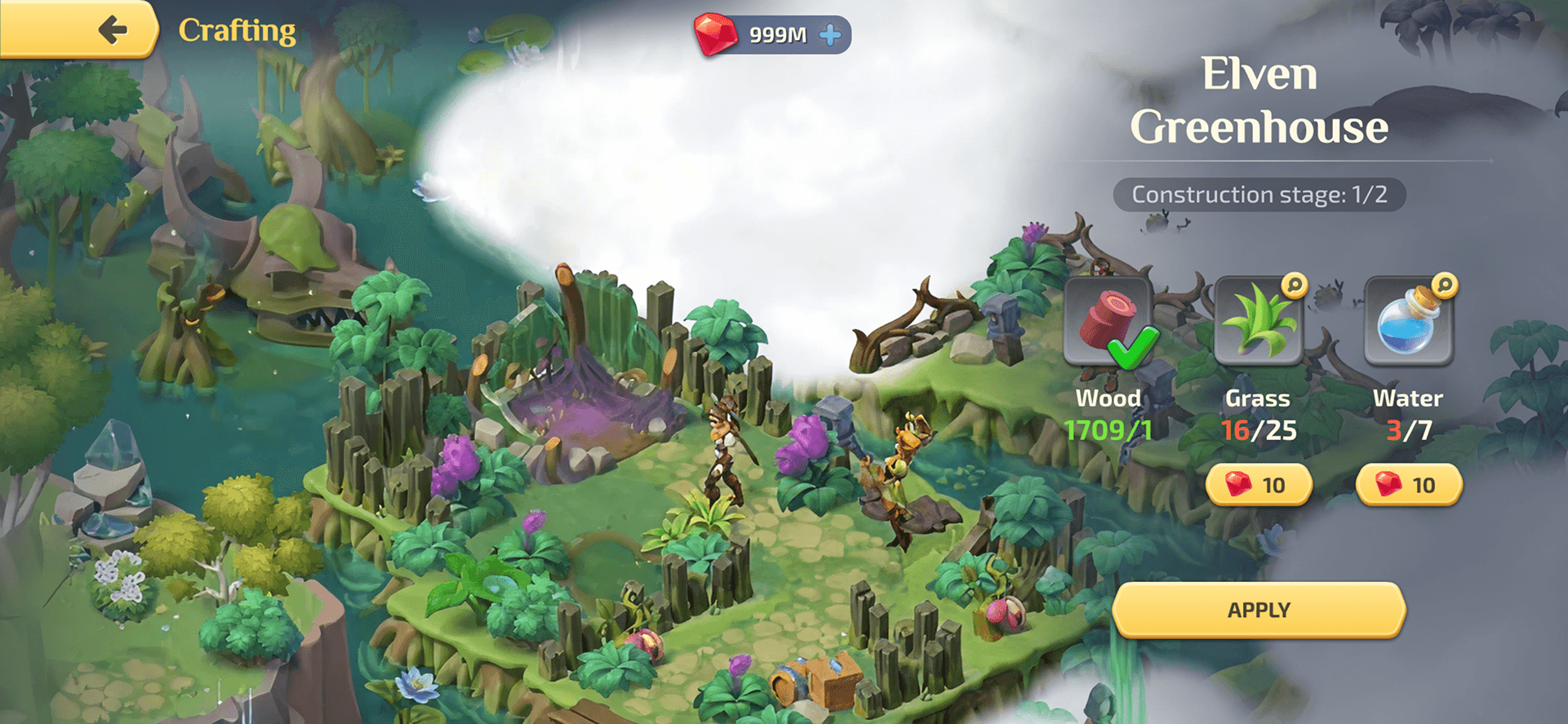Go back using the arrow button
This screenshot has height=724, width=1568.
(x=112, y=30)
